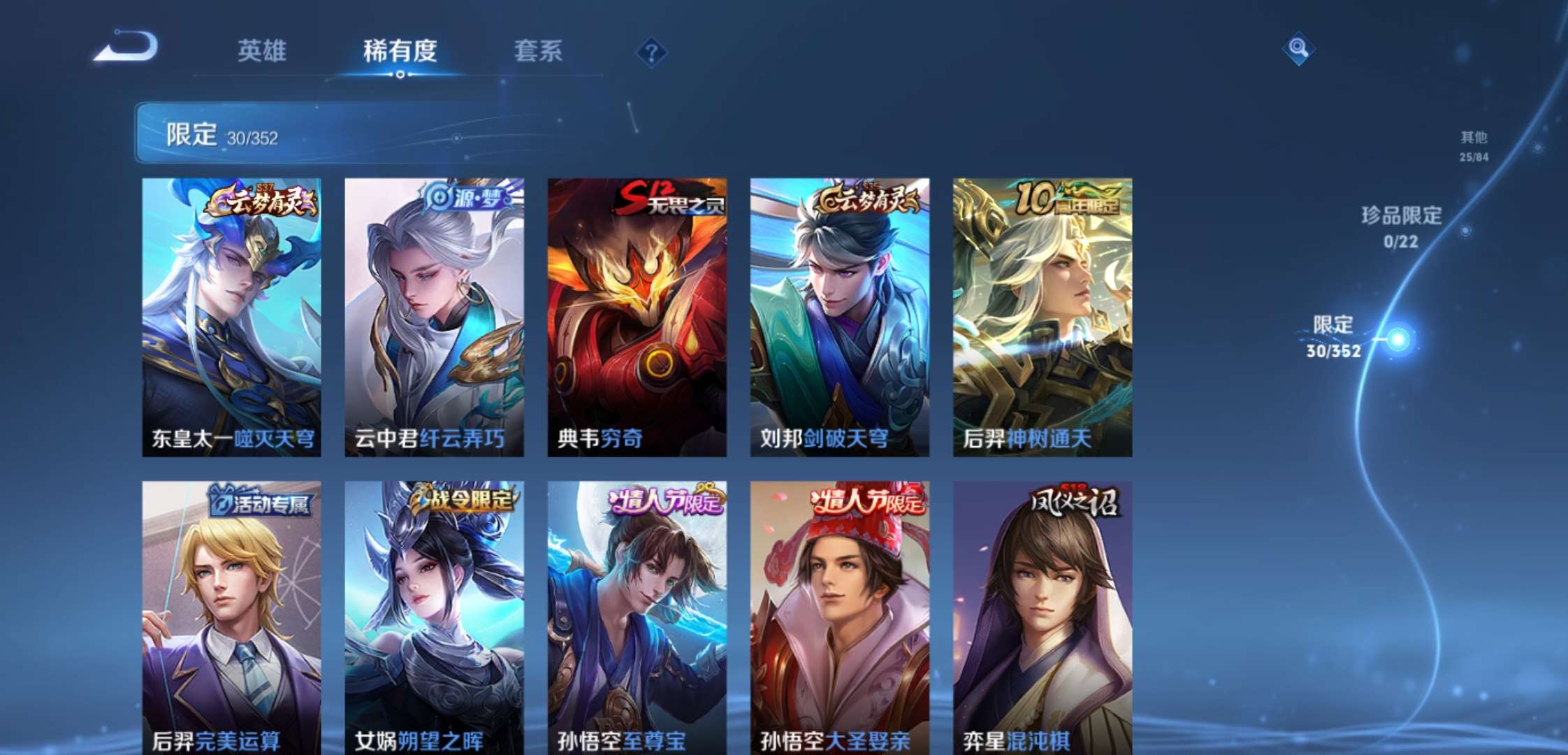Image resolution: width=1568 pixels, height=755 pixels.
Task: Select the 稀有度 tab
Action: click(398, 52)
